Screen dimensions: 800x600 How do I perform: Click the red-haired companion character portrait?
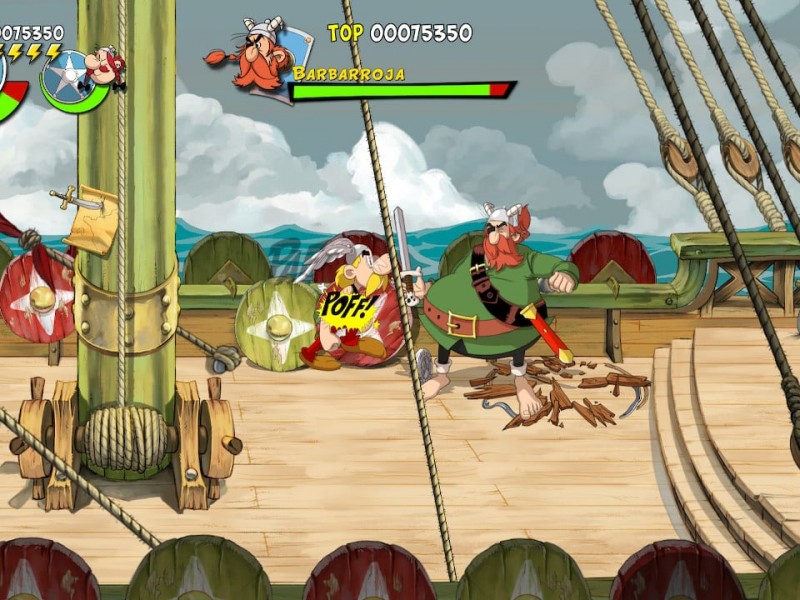pyautogui.click(x=105, y=65)
